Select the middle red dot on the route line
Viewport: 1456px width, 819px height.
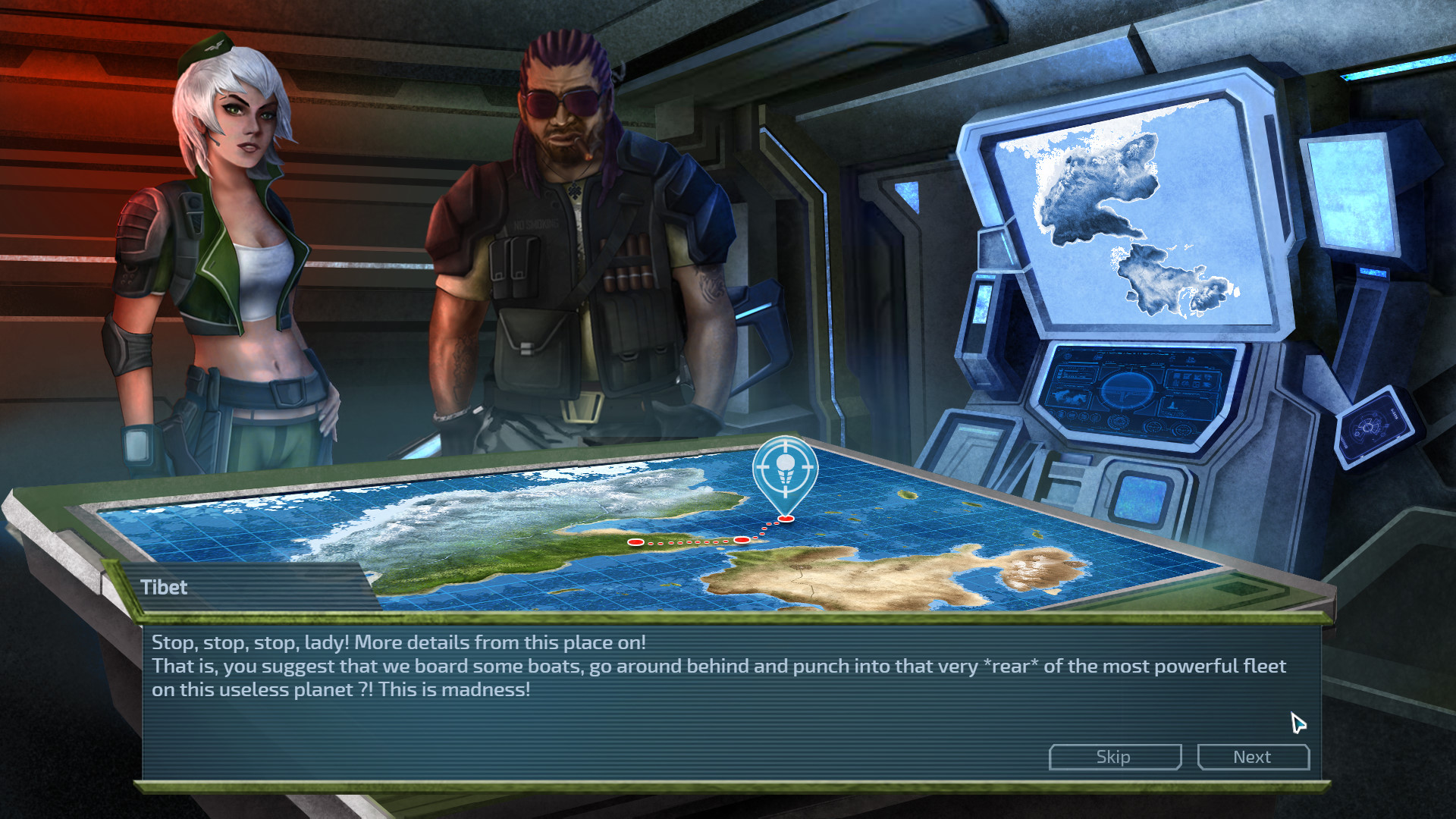[742, 540]
